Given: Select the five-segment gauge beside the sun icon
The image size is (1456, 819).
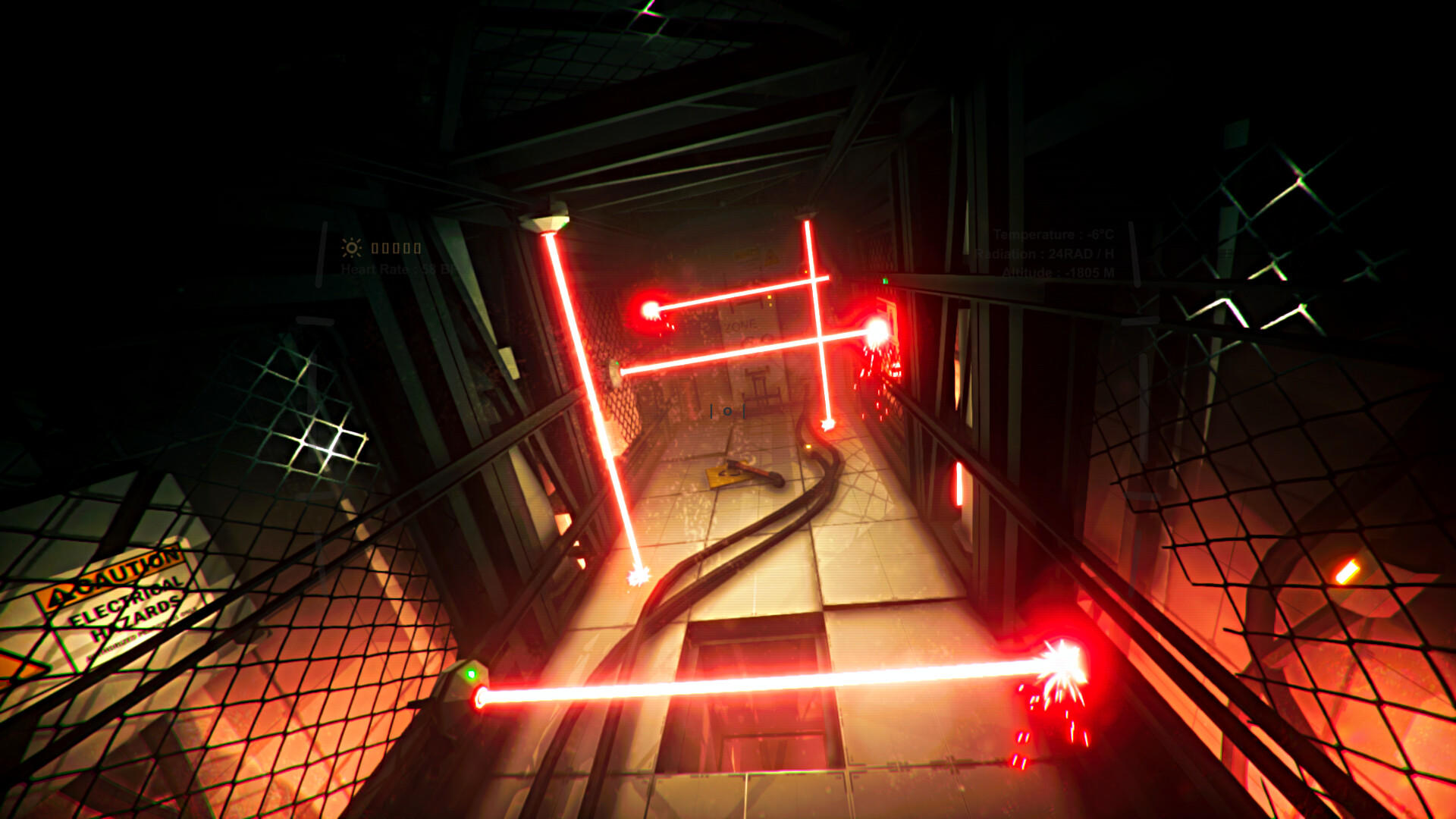Looking at the screenshot, I should click(x=395, y=249).
